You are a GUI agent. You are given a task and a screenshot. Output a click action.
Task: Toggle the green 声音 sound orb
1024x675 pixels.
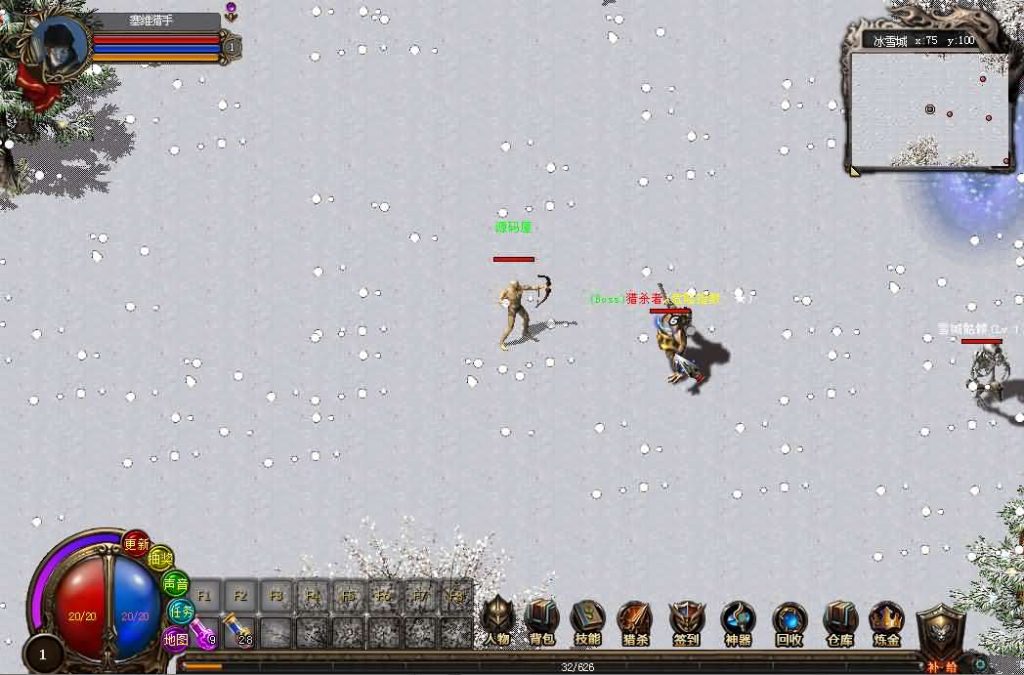click(x=175, y=583)
